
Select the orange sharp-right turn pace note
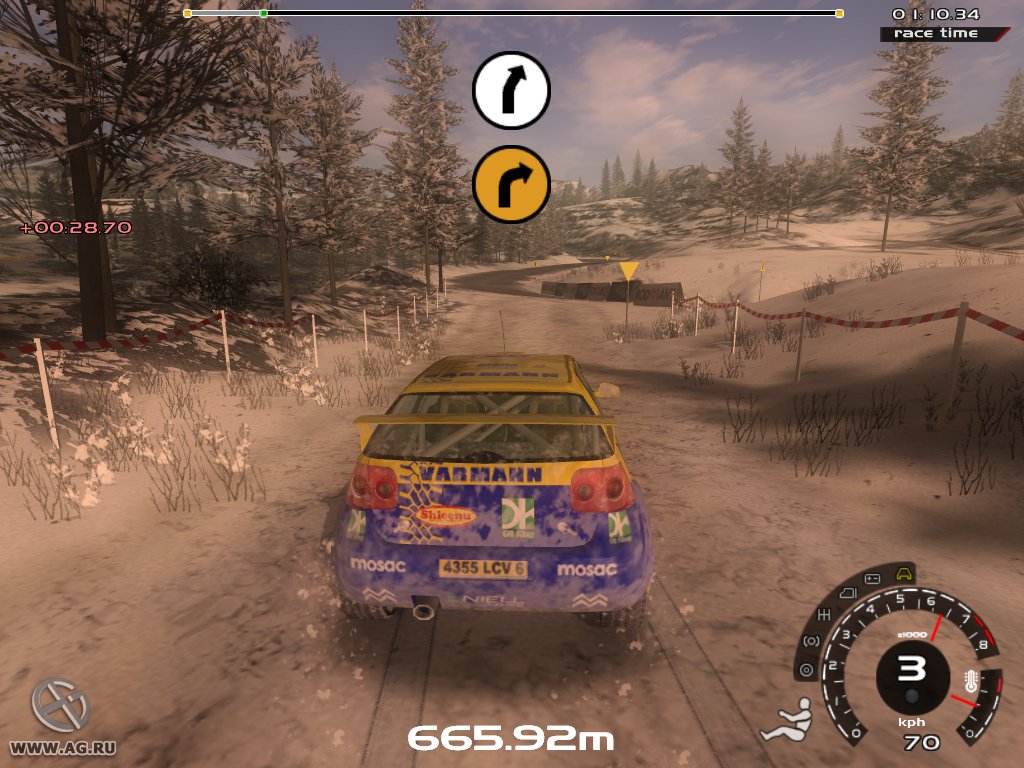point(511,184)
